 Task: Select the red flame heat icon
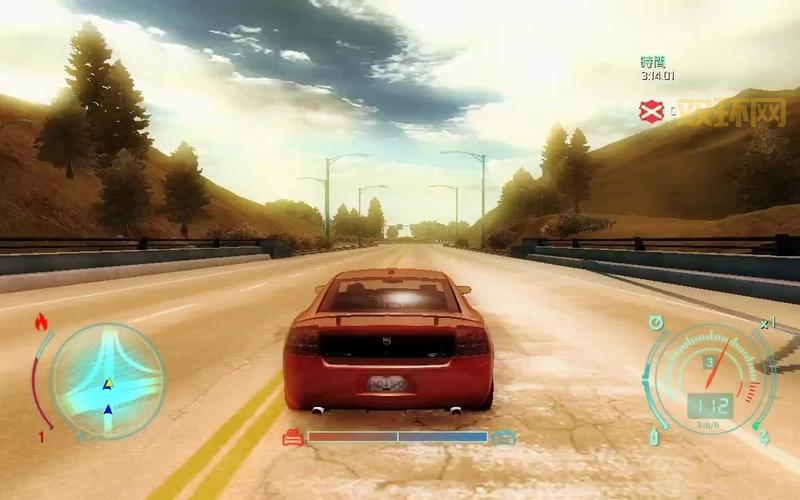point(41,322)
